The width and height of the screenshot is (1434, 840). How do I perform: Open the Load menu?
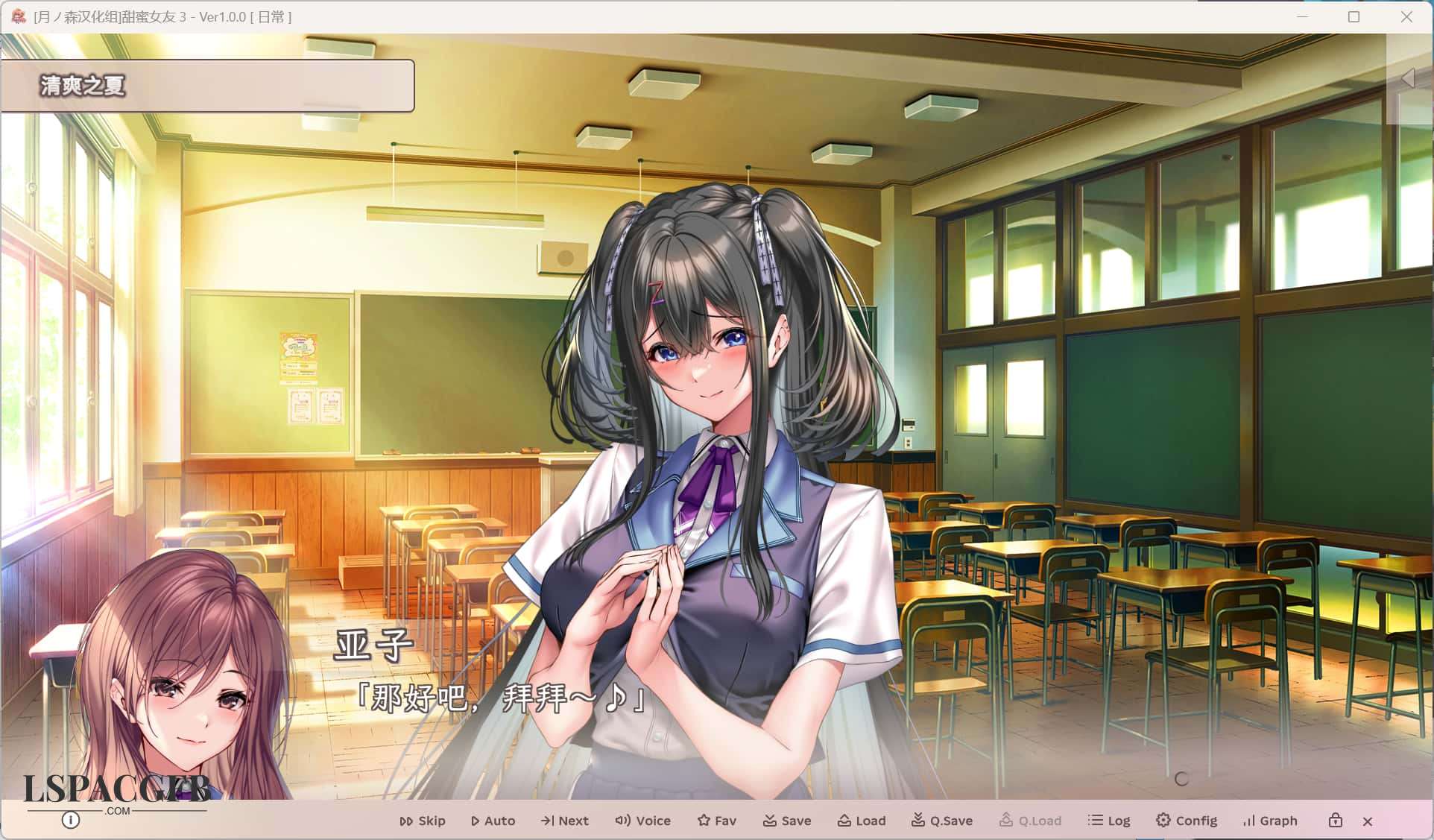point(861,821)
